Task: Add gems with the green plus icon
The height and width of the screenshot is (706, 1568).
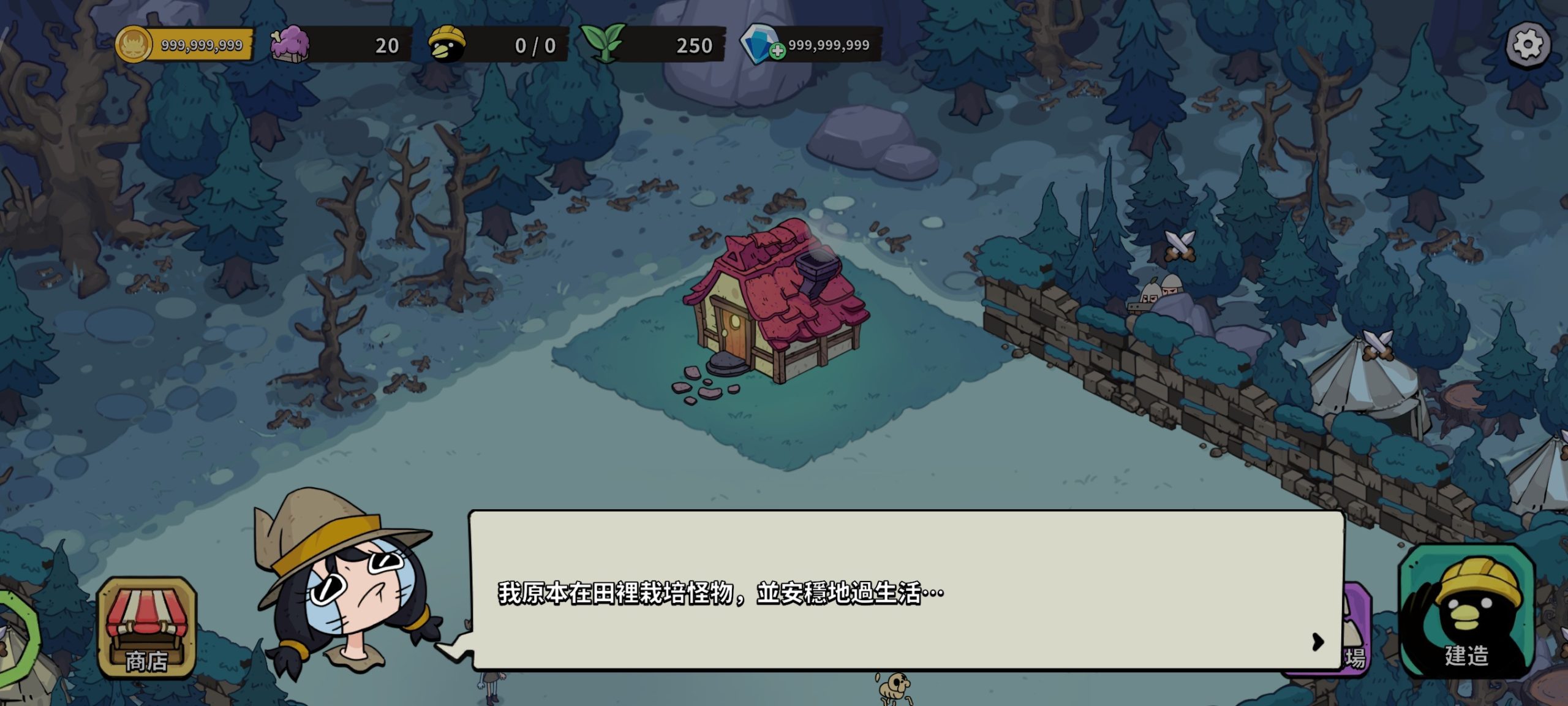Action: click(x=777, y=52)
